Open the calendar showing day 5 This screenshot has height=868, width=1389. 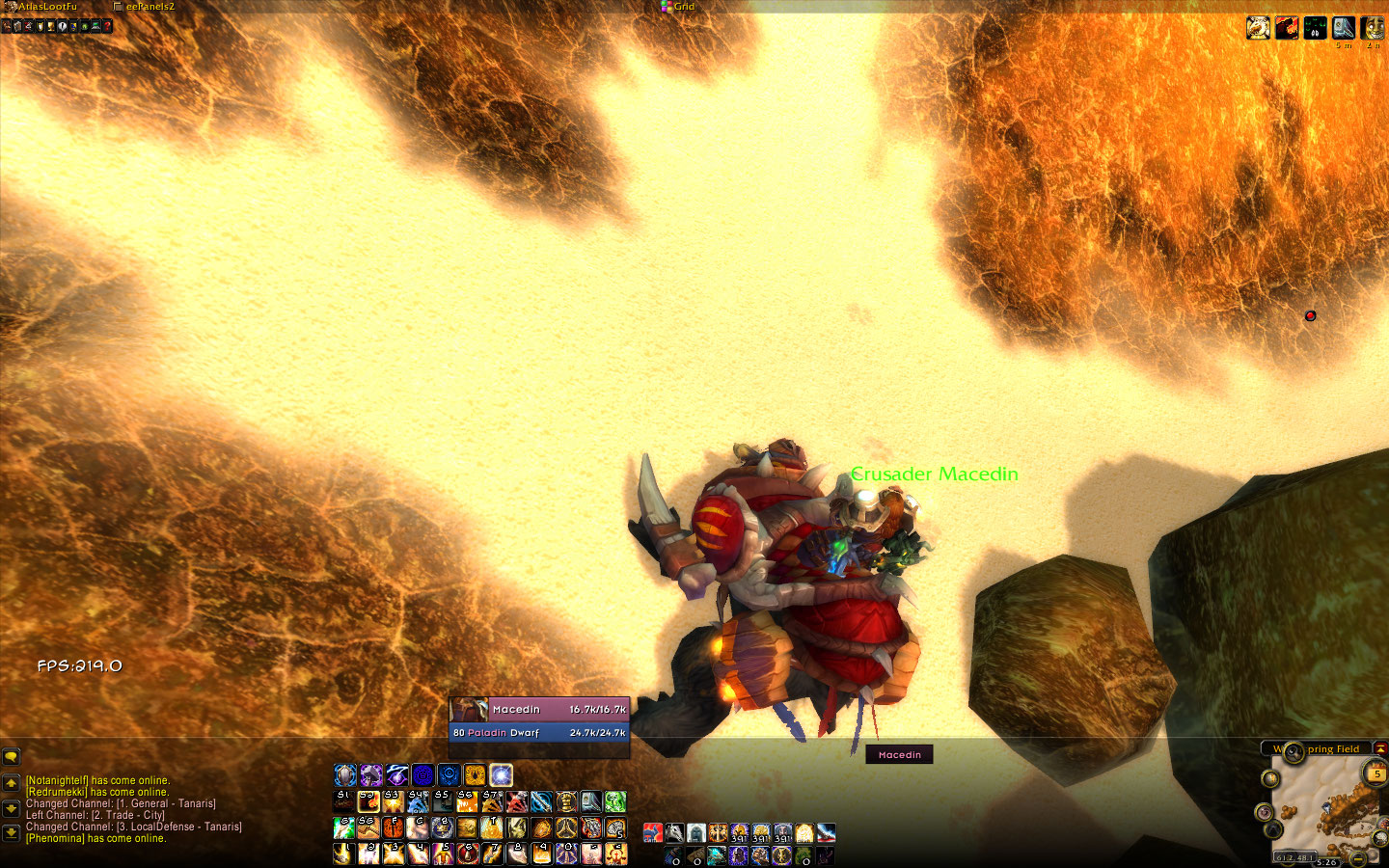click(x=1375, y=773)
